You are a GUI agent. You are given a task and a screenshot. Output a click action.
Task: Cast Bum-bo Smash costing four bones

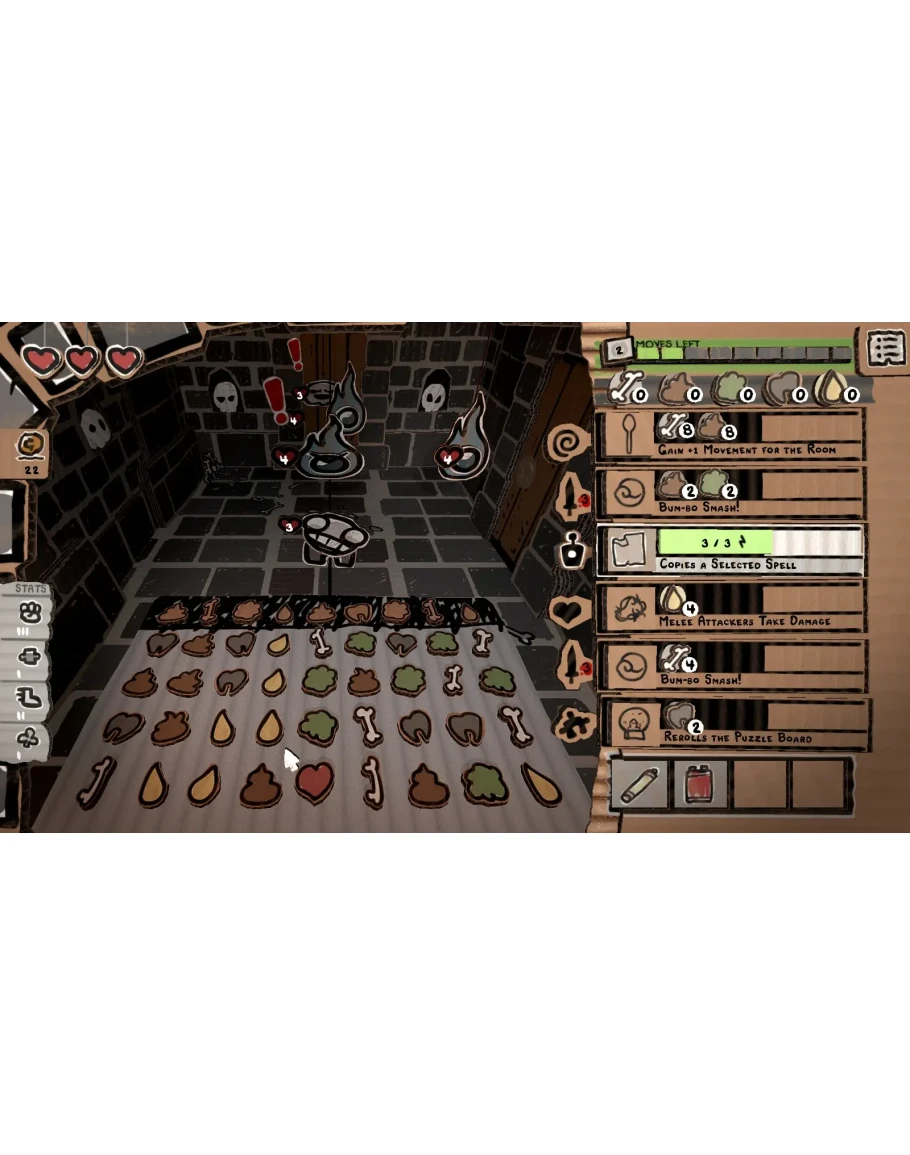[730, 666]
